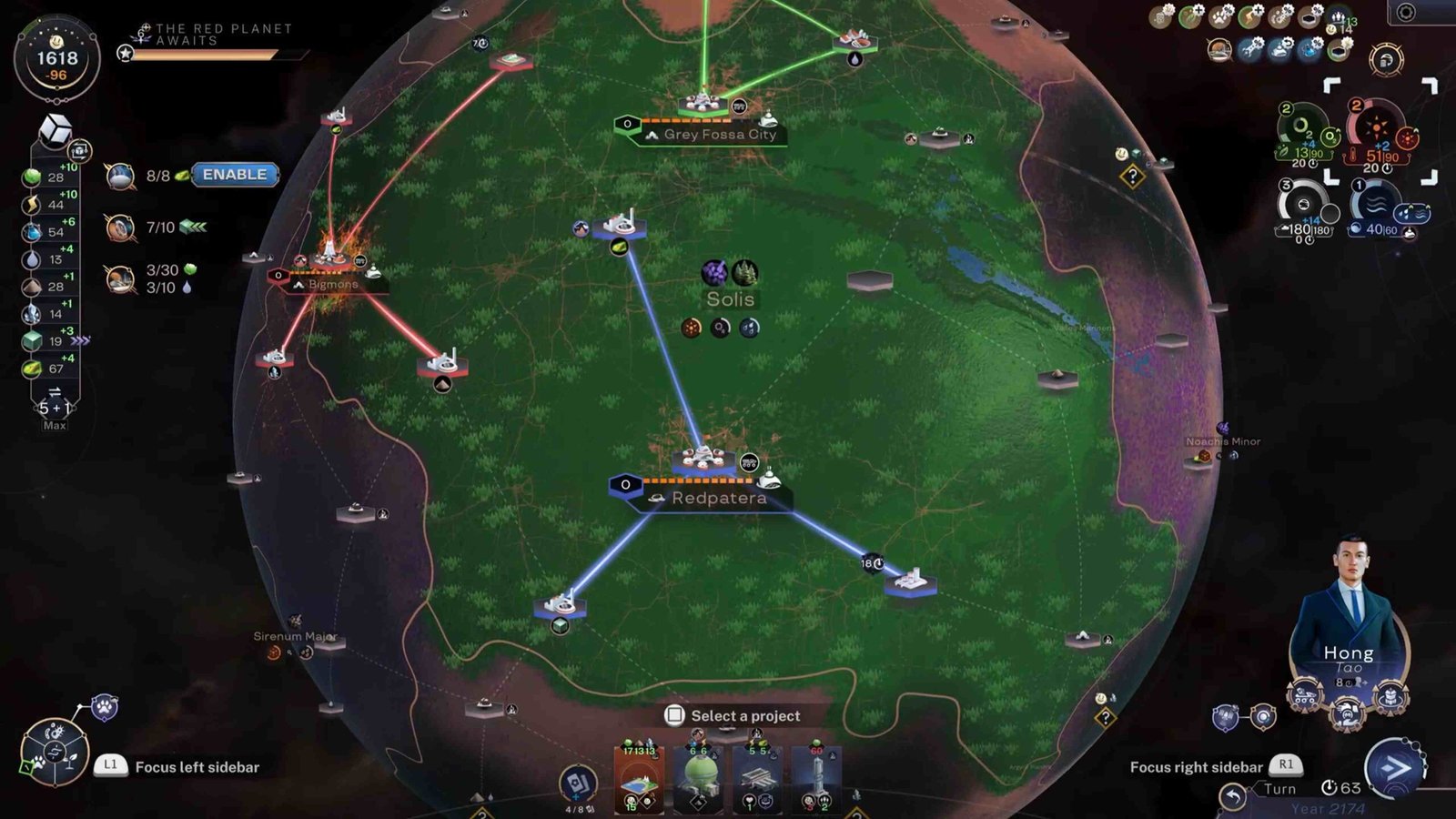Viewport: 1456px width, 819px height.
Task: Undo the last action with the back arrow
Action: pyautogui.click(x=1232, y=797)
